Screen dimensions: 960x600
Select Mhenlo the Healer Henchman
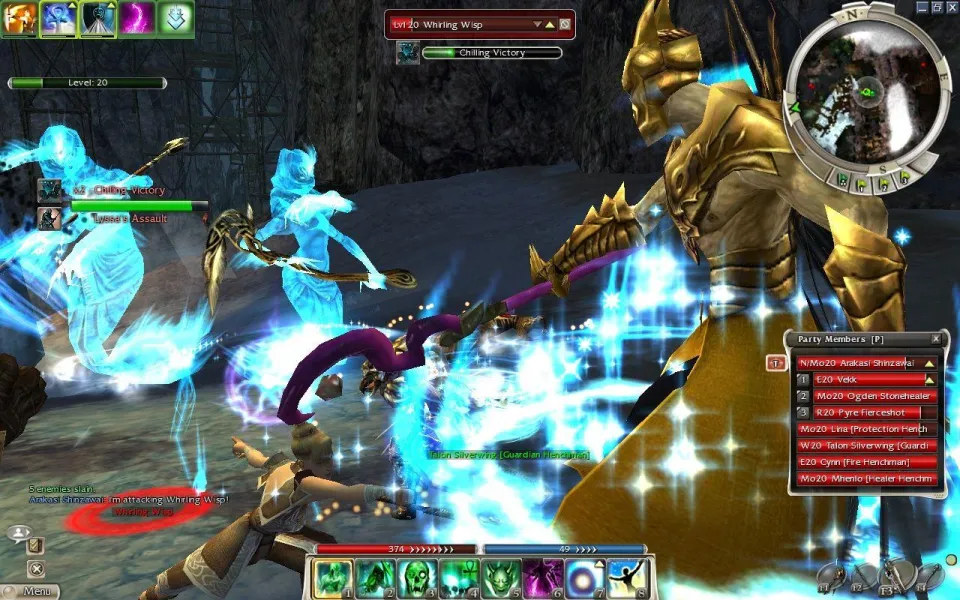(x=866, y=478)
